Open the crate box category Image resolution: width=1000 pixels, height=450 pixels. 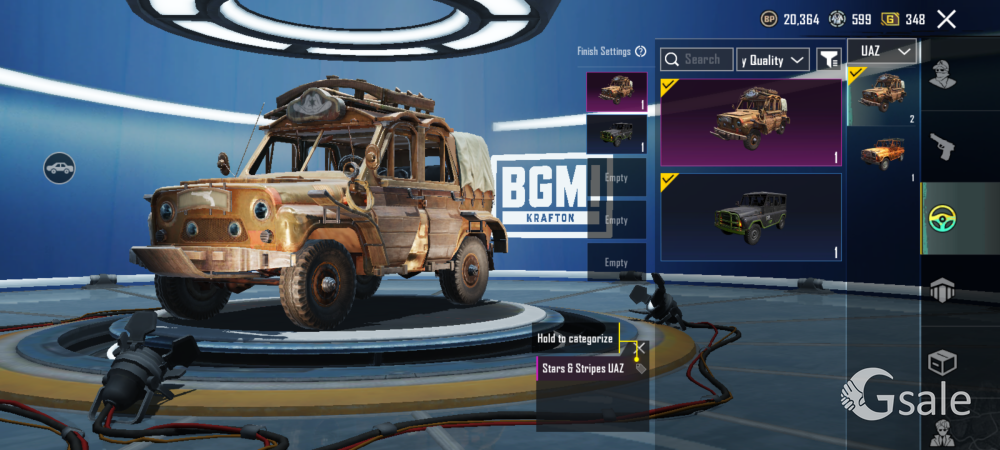click(x=942, y=361)
